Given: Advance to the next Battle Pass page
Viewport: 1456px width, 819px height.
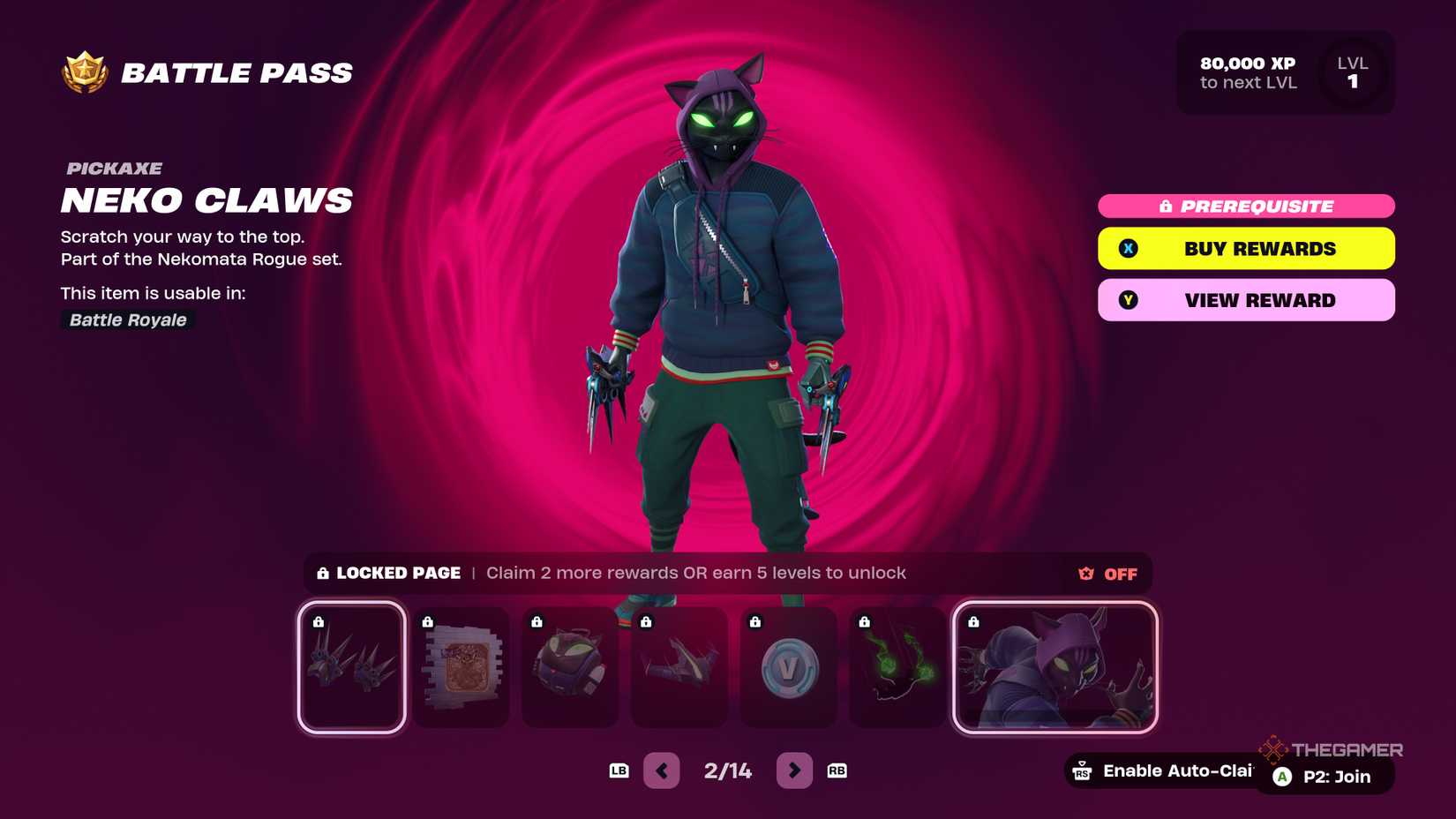Looking at the screenshot, I should click(x=793, y=770).
